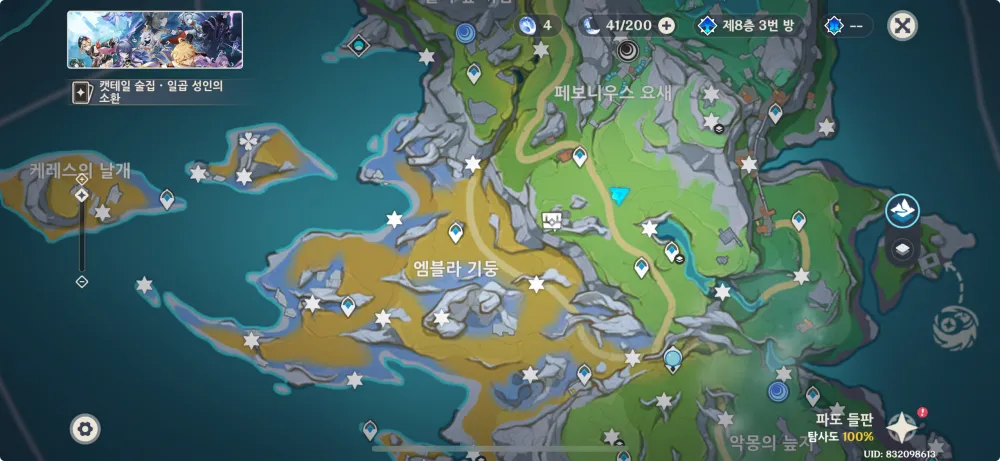
Task: Add resin with the plus button
Action: (x=666, y=26)
